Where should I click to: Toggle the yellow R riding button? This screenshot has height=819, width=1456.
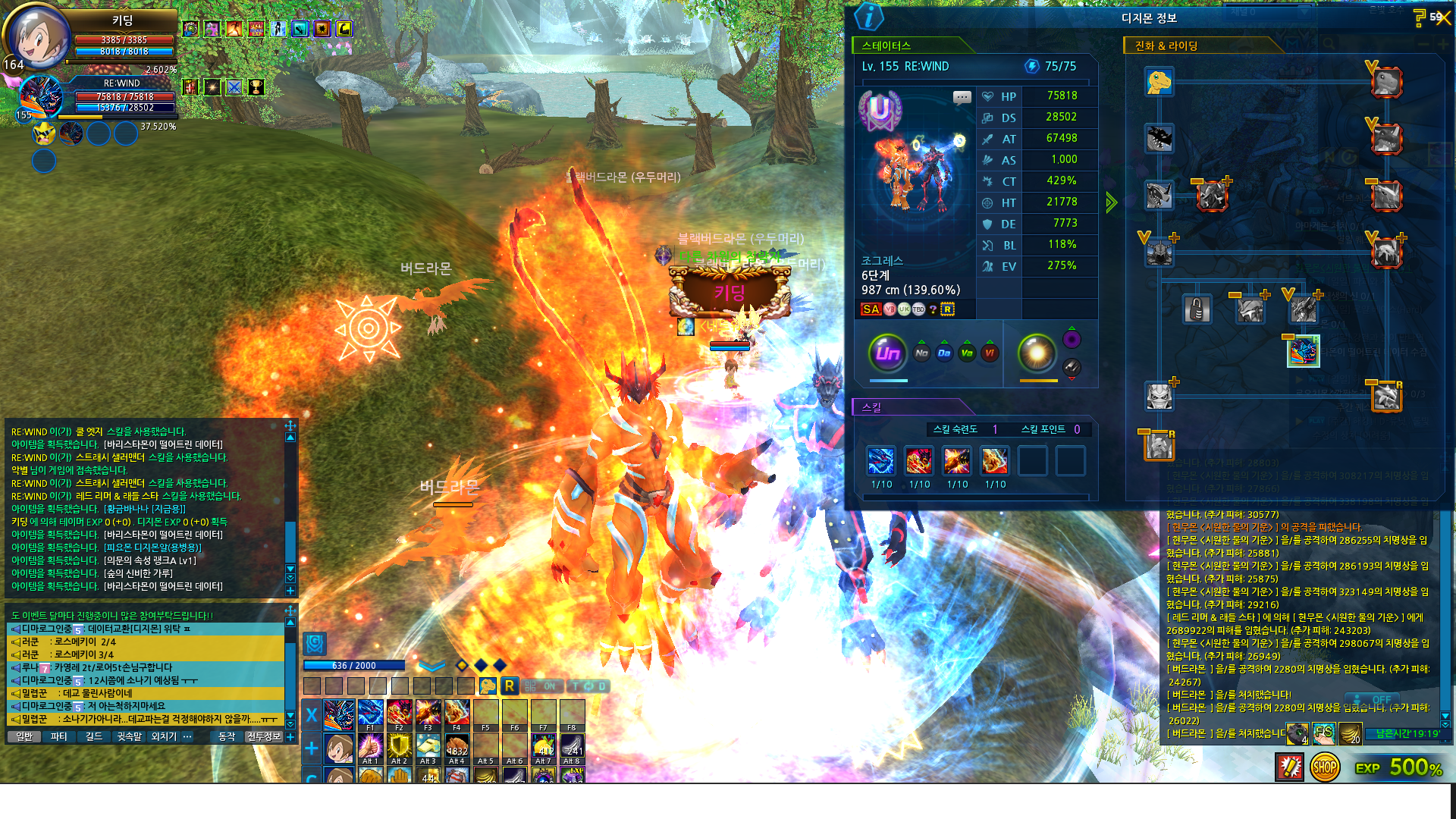(x=510, y=686)
